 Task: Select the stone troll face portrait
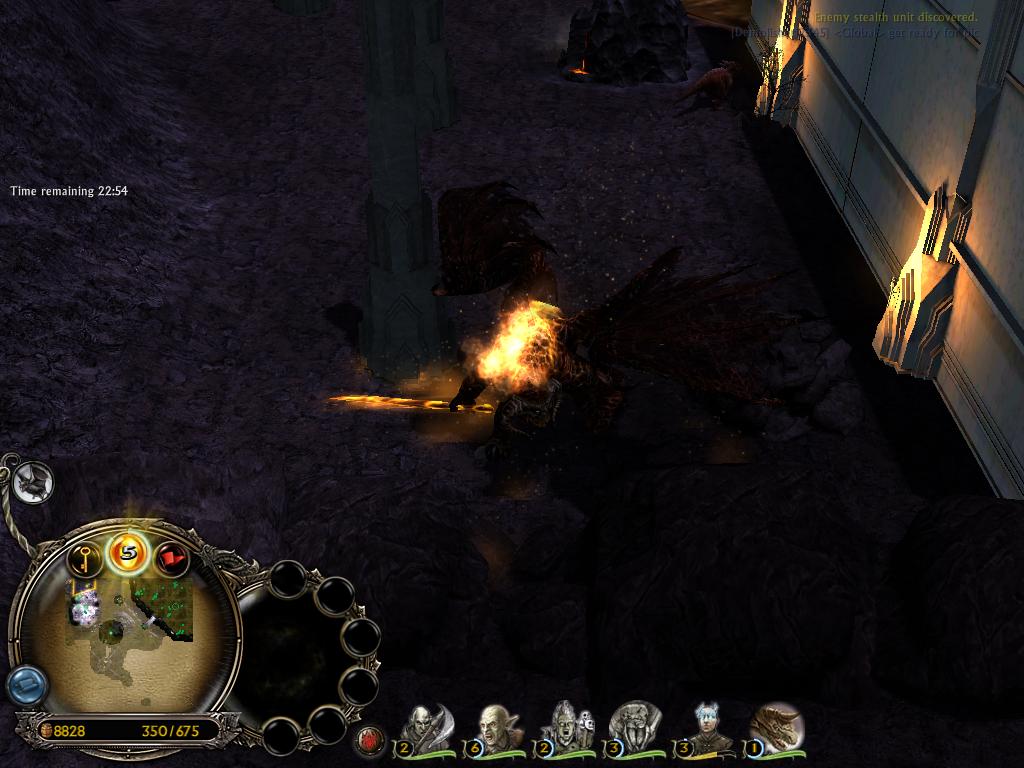[x=634, y=727]
